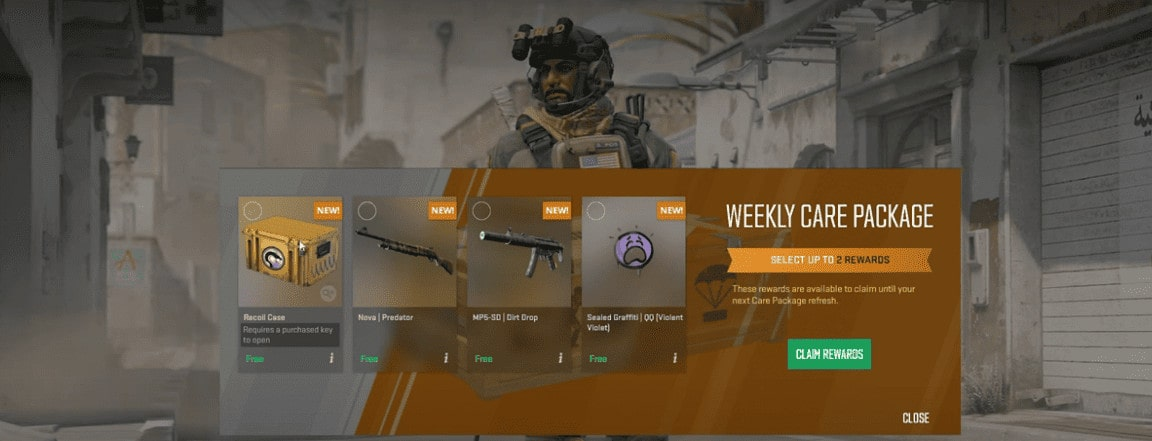1152x441 pixels.
Task: Pick the MP5-SD Dirt Drop reward
Action: point(519,262)
